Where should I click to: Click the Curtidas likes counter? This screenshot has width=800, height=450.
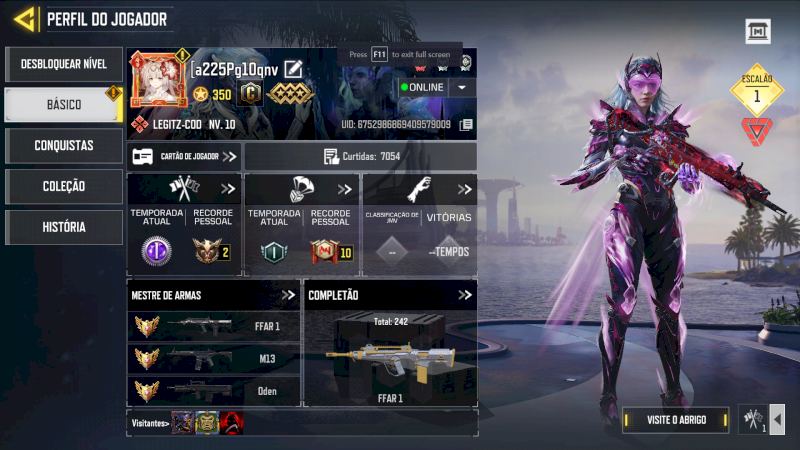361,156
